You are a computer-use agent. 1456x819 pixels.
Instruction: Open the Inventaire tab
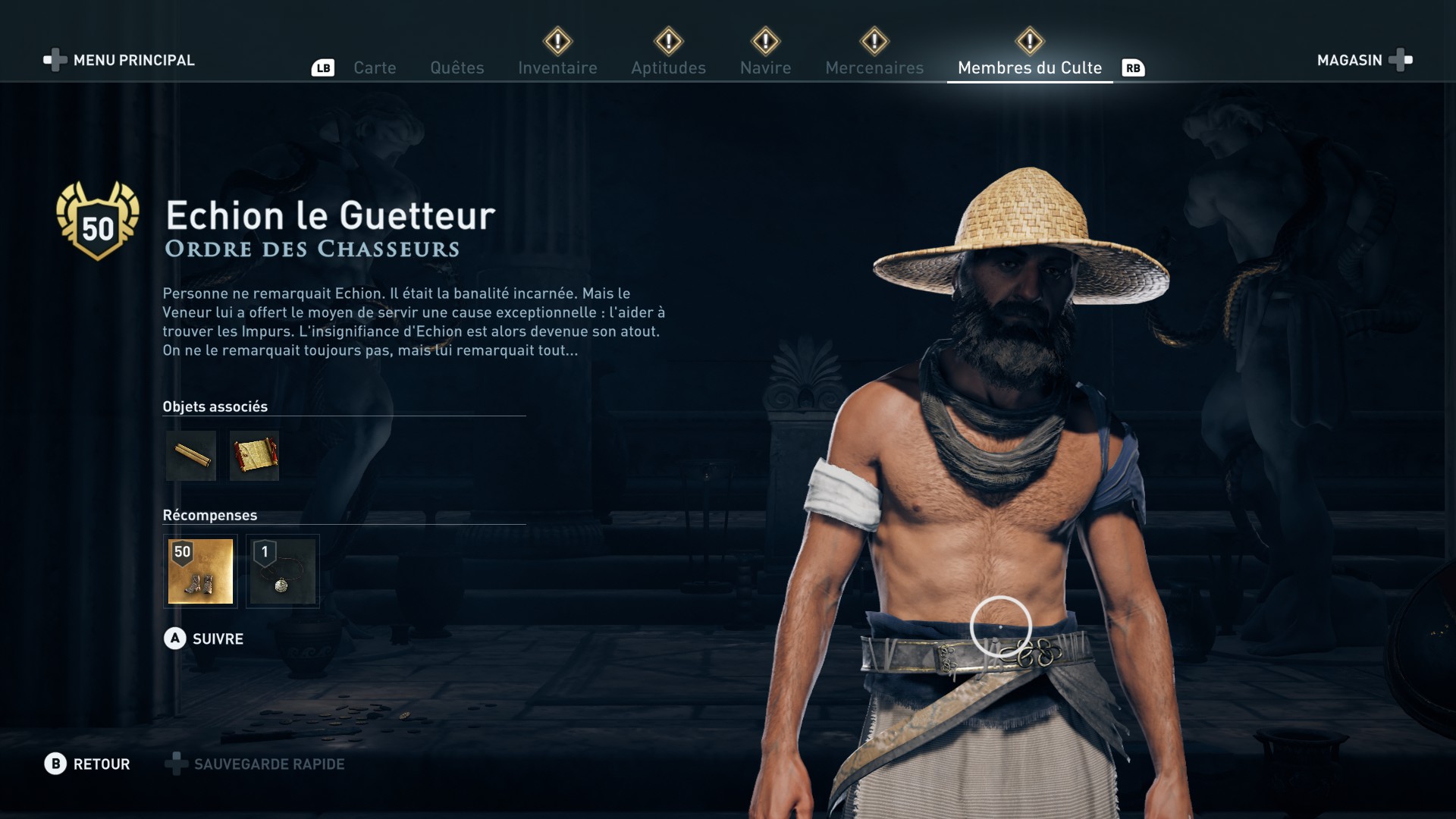557,67
